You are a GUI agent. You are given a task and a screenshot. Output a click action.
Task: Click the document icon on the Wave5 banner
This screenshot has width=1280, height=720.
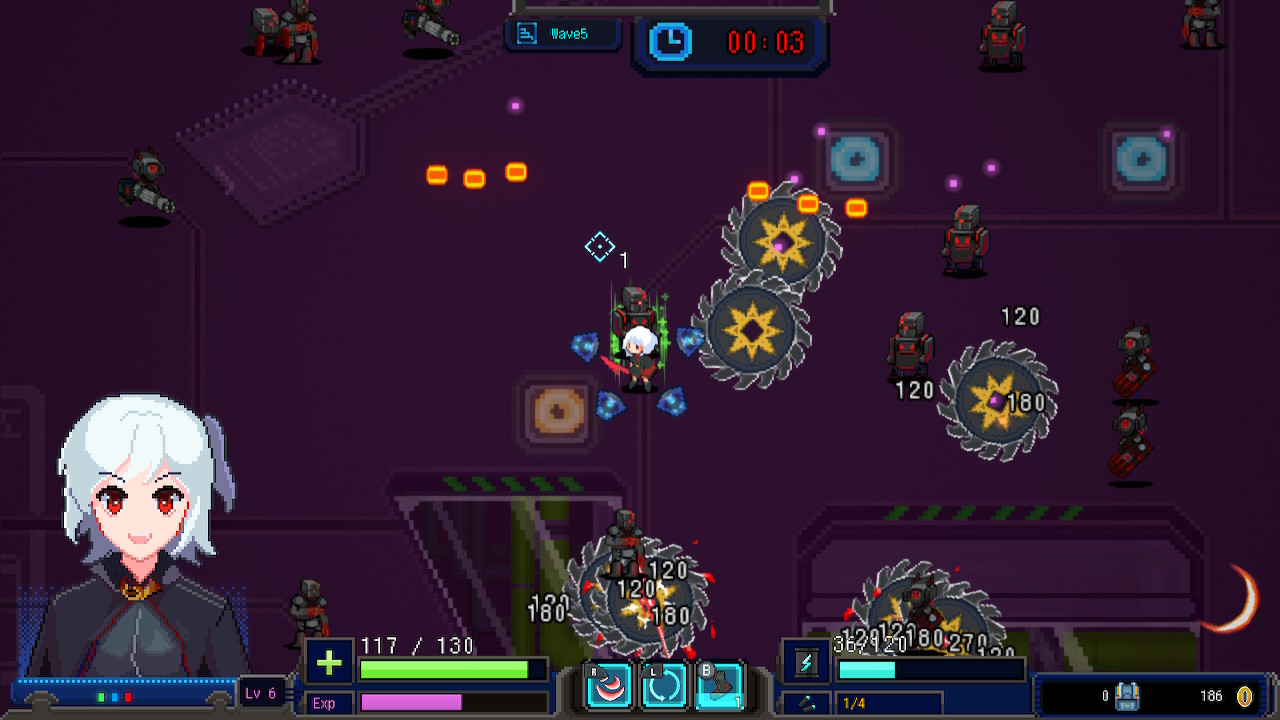coord(525,32)
